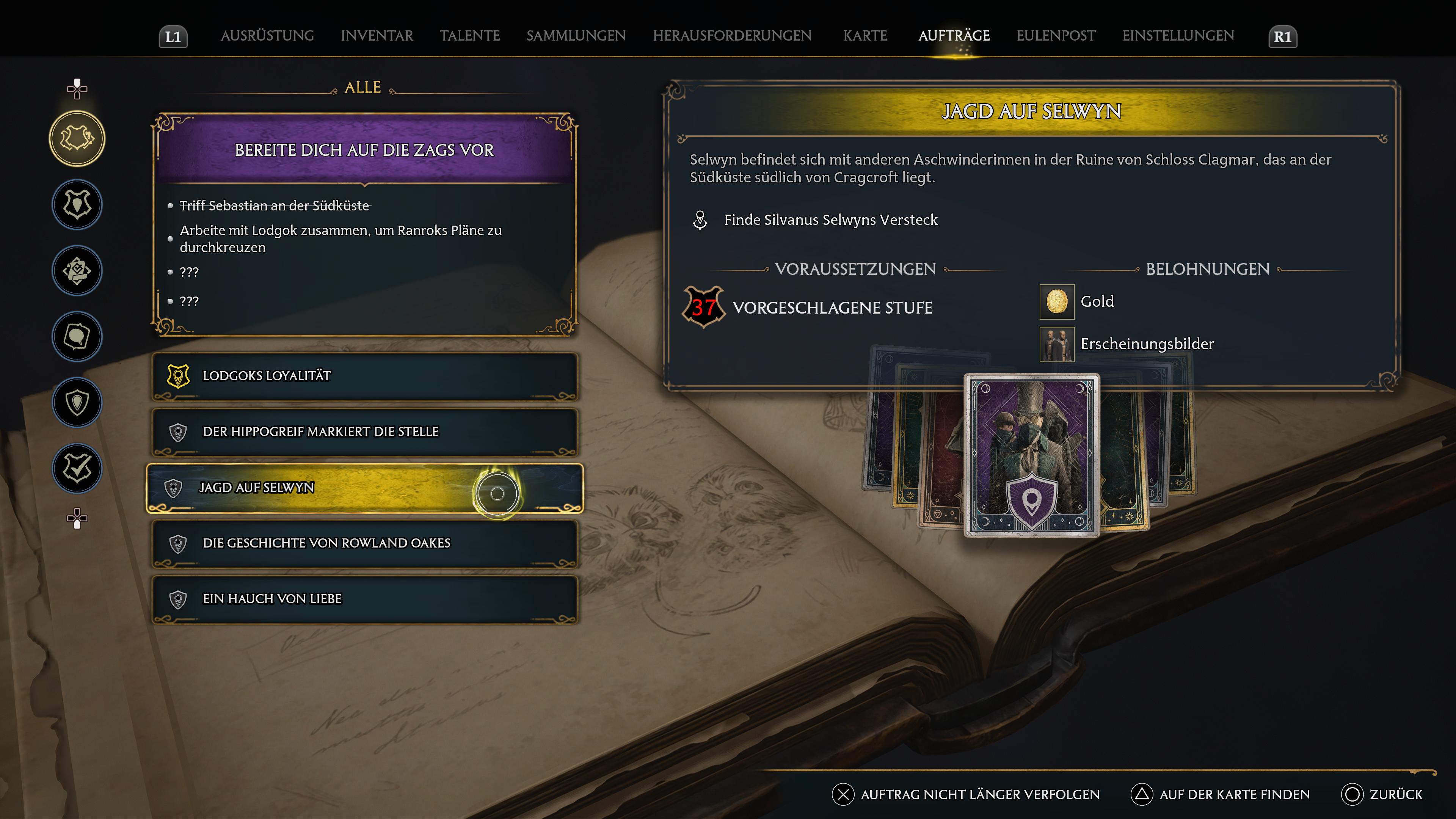The height and width of the screenshot is (819, 1456).
Task: Select the Bereite dich auf die ZAGs vor quest
Action: click(x=364, y=151)
